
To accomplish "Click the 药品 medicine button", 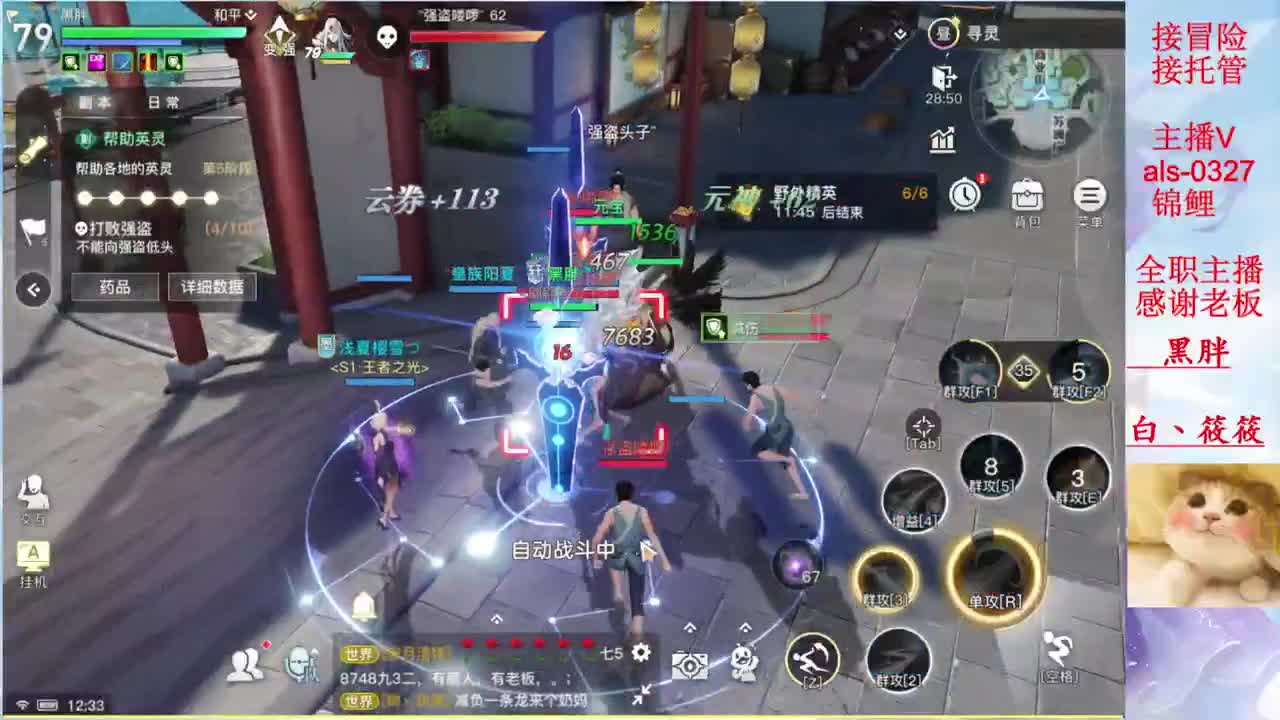I will click(115, 286).
